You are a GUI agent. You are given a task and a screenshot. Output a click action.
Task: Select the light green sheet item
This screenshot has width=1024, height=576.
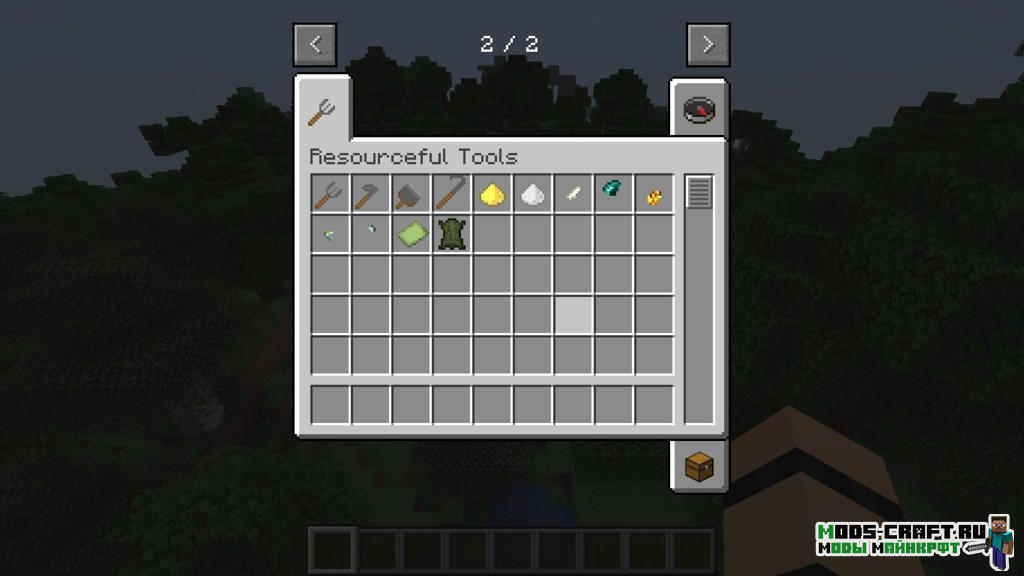pos(411,234)
